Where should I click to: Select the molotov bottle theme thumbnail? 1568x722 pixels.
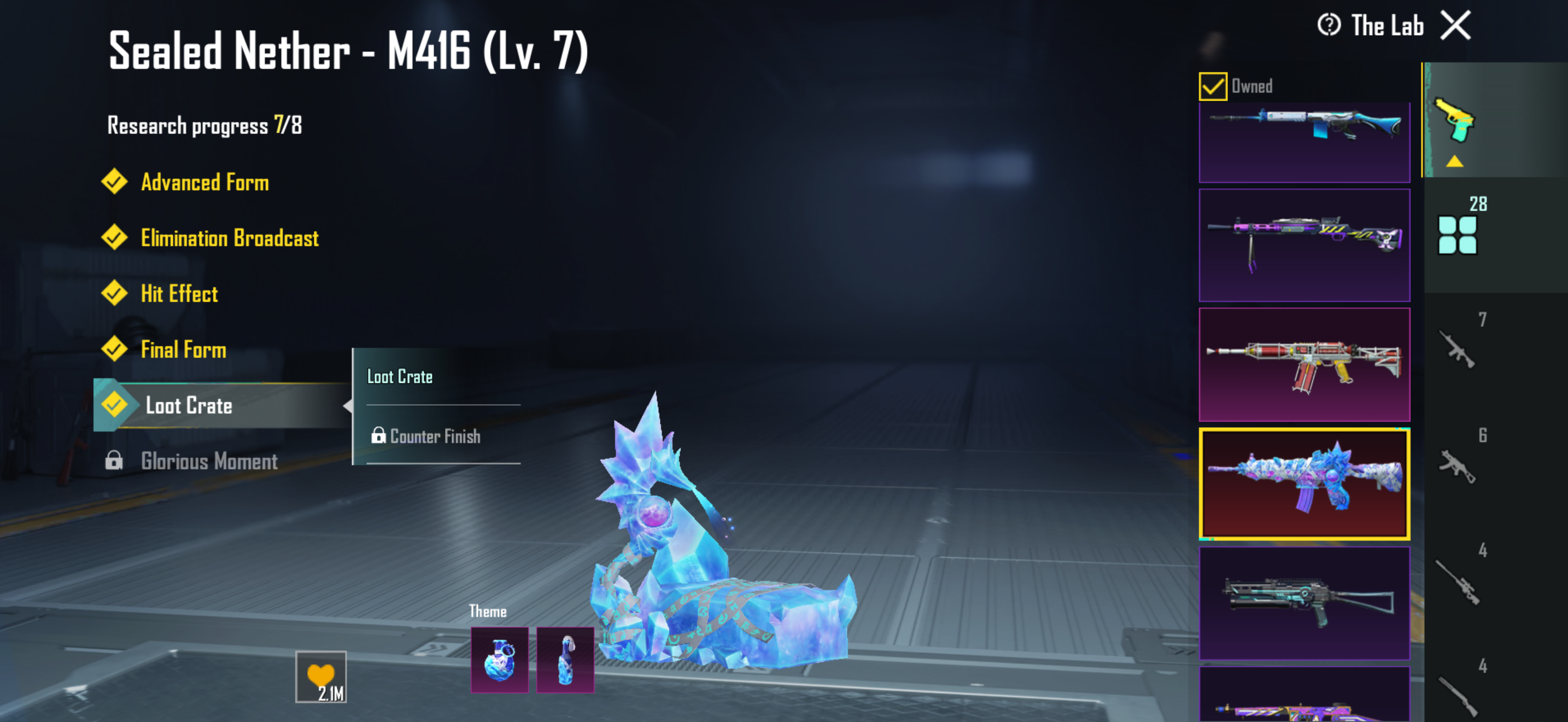coord(565,660)
